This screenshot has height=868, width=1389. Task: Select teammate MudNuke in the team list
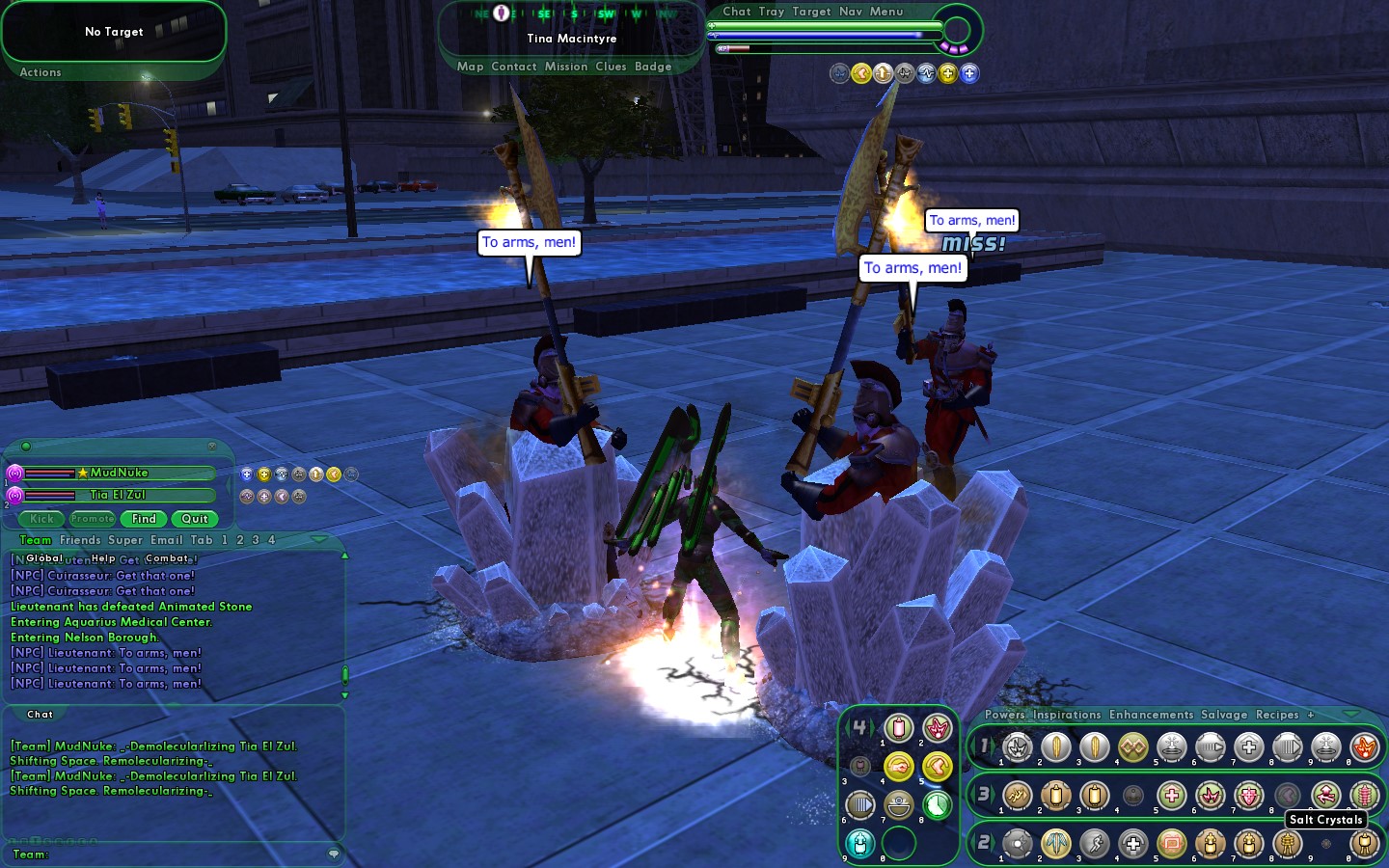[x=119, y=473]
